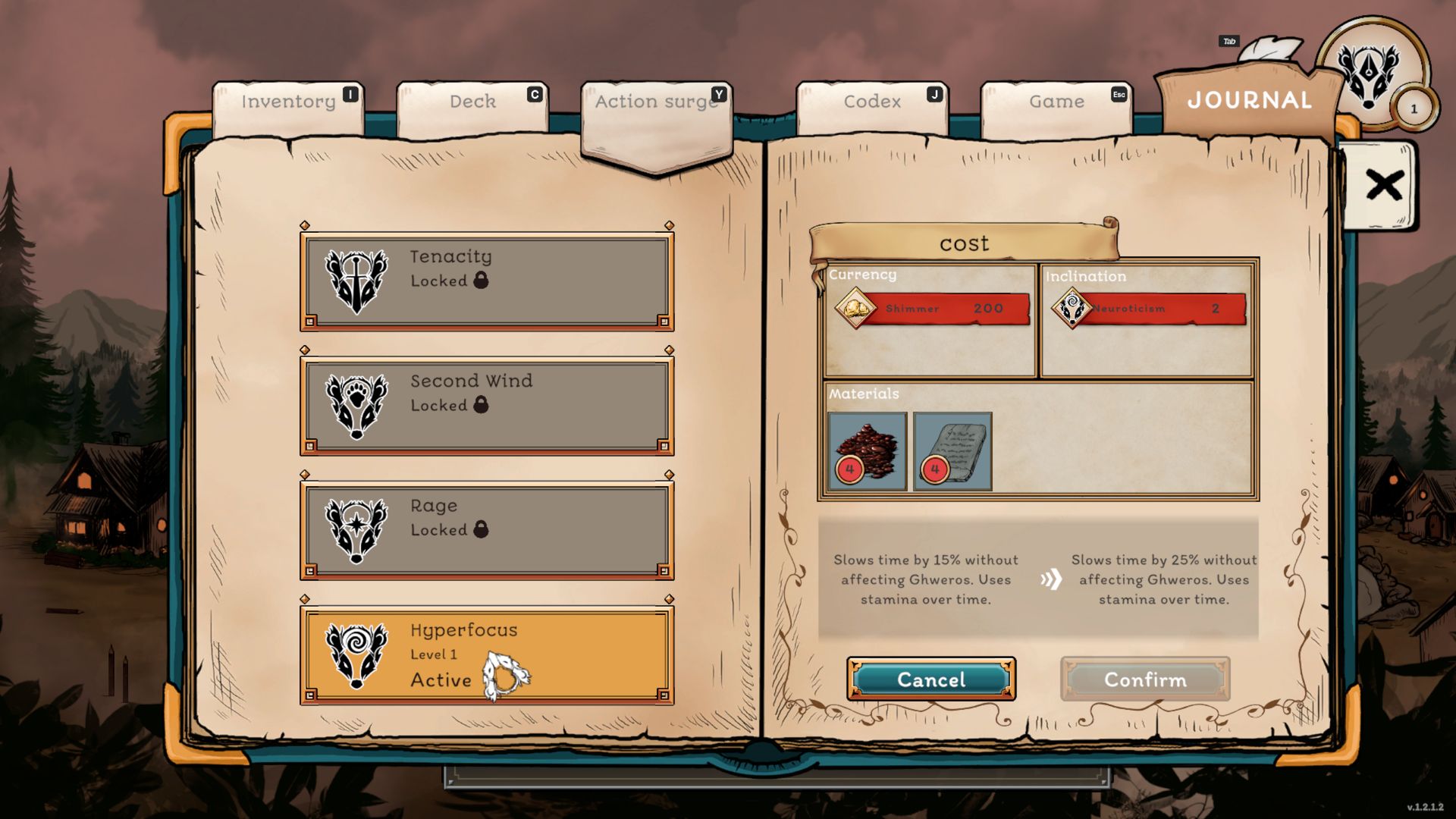
Task: Select the active Hyperfocus ability
Action: 487,654
